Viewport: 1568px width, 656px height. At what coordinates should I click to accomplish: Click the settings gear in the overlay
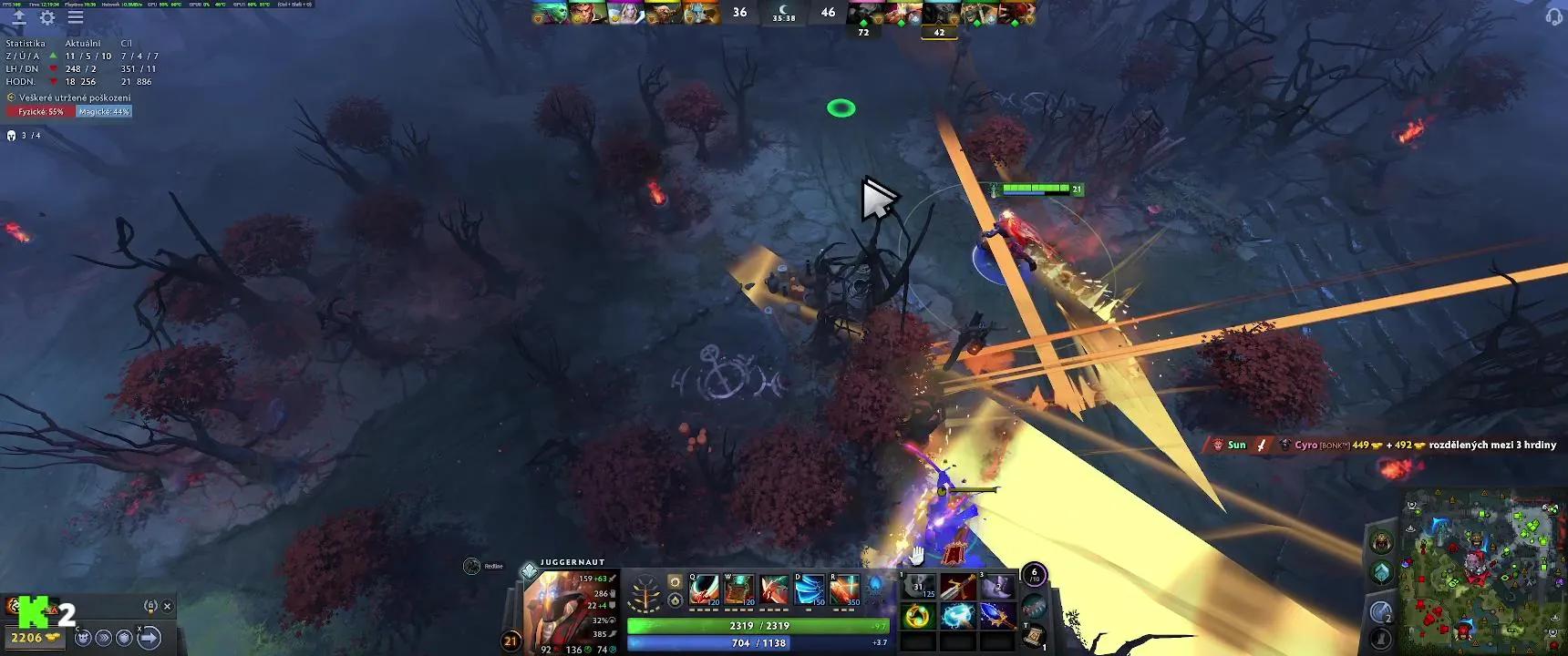[x=49, y=17]
